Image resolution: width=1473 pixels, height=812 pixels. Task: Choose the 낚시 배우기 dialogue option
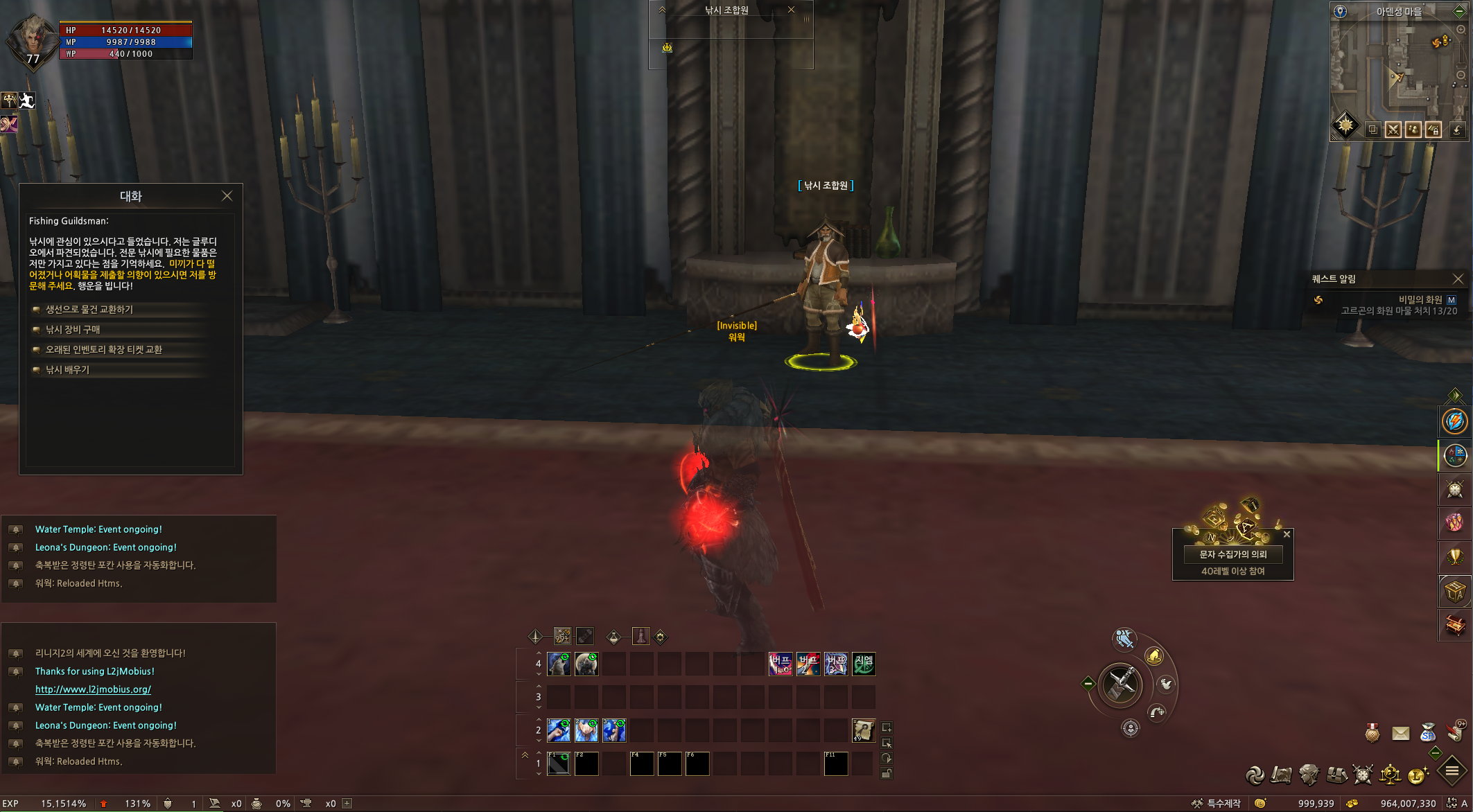(x=67, y=370)
